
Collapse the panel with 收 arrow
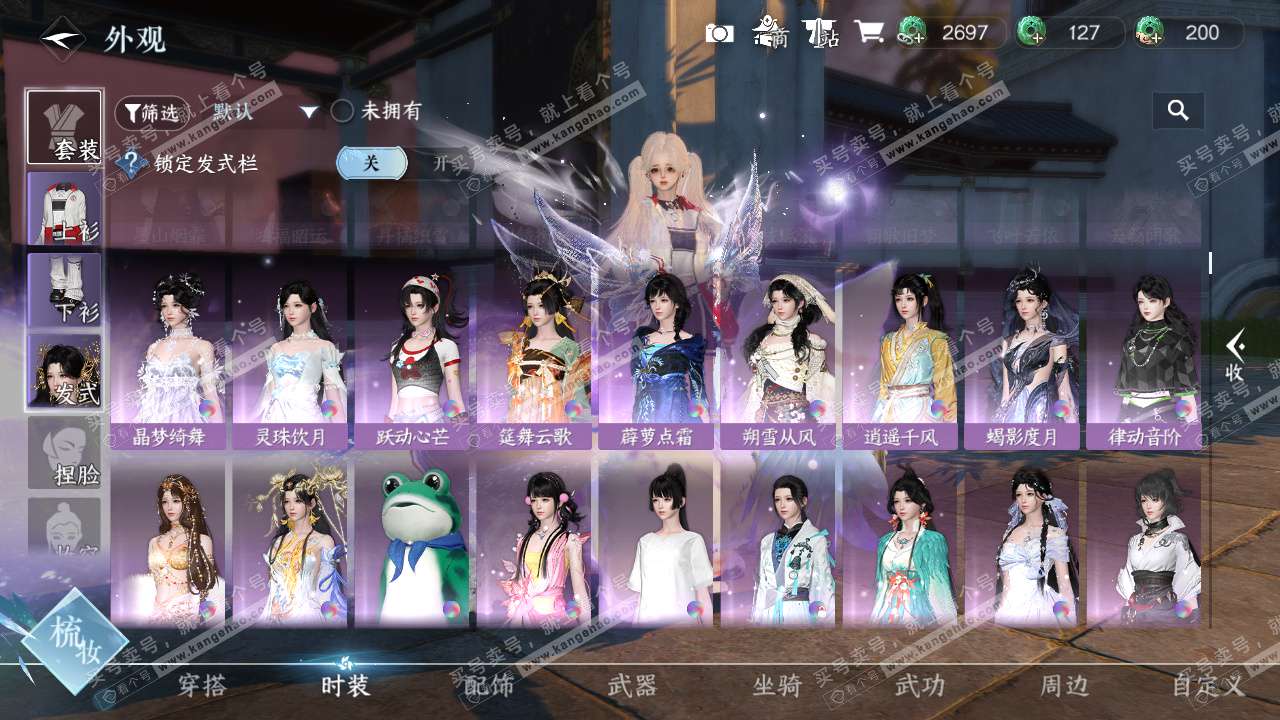(1236, 355)
